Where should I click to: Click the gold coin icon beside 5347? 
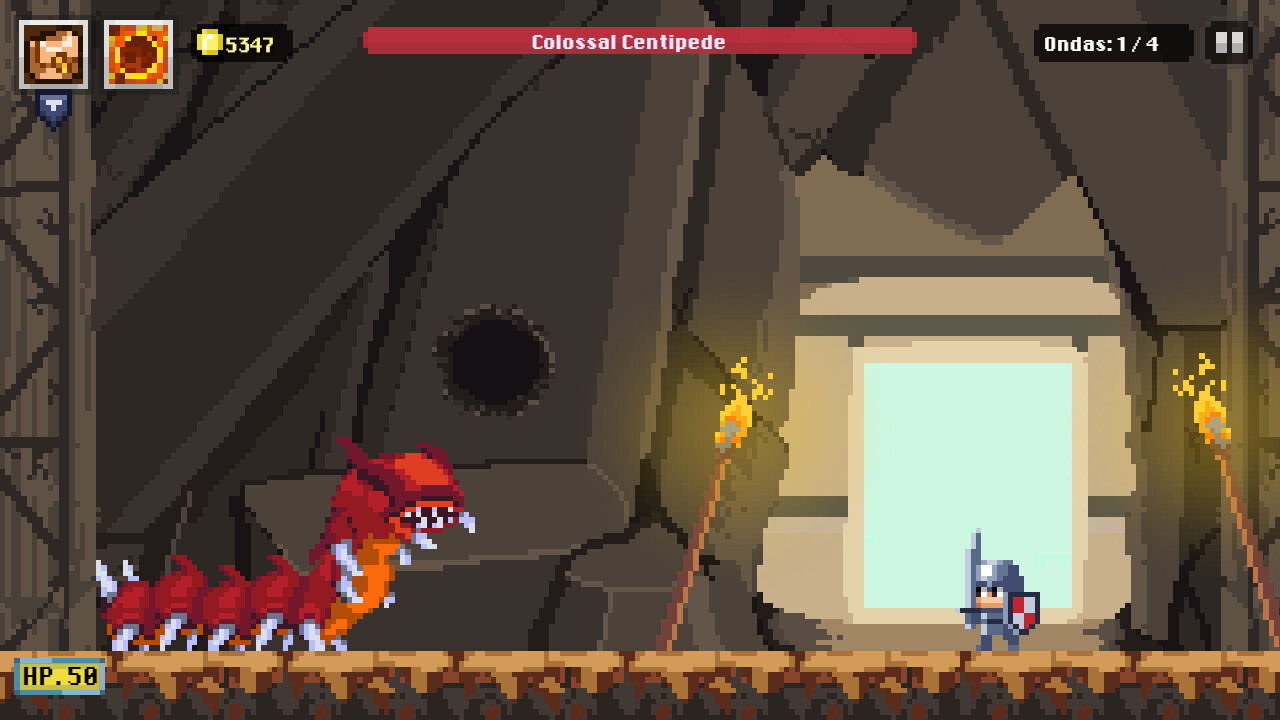click(208, 43)
